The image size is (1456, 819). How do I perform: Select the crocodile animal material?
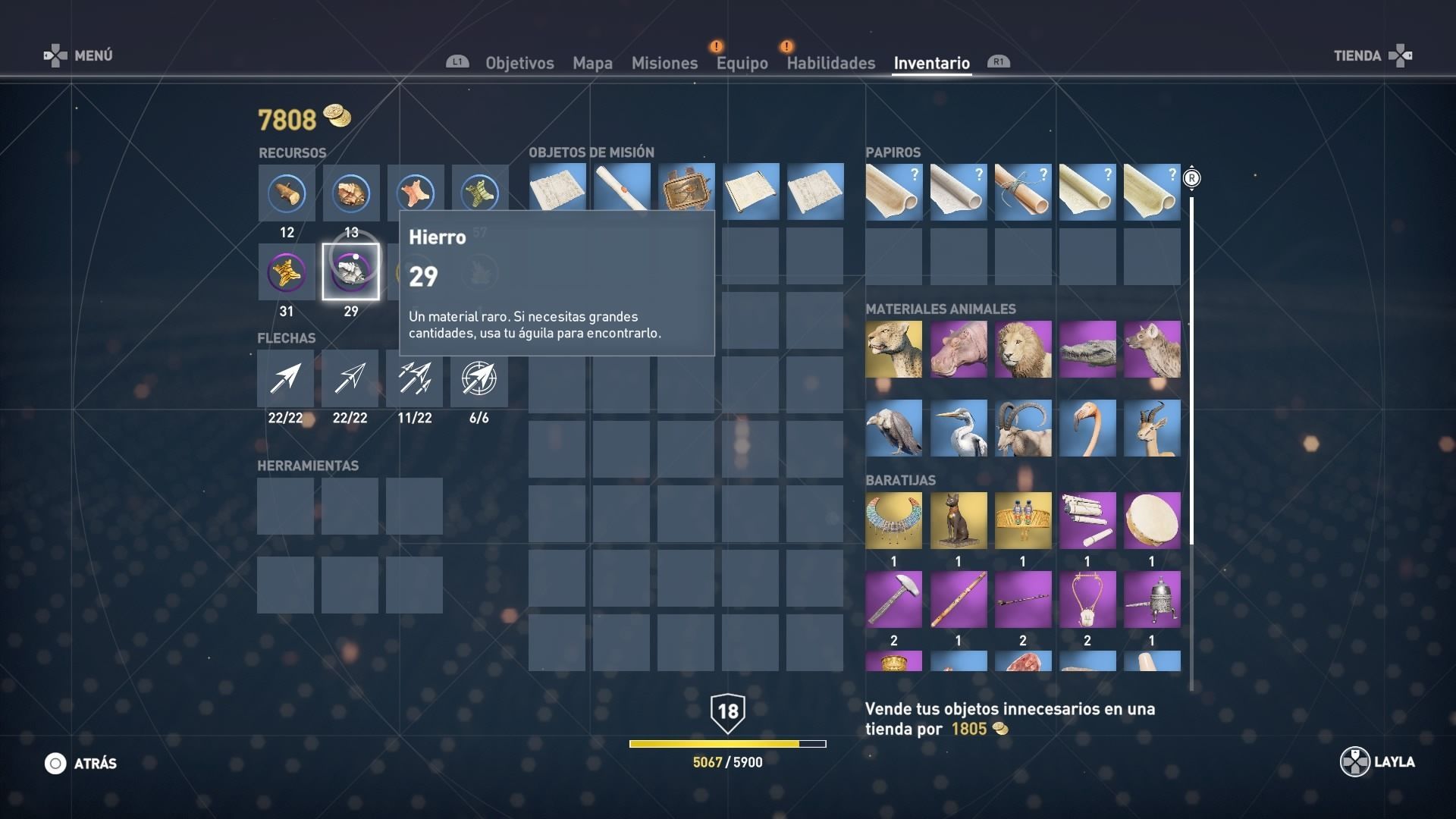[1087, 349]
